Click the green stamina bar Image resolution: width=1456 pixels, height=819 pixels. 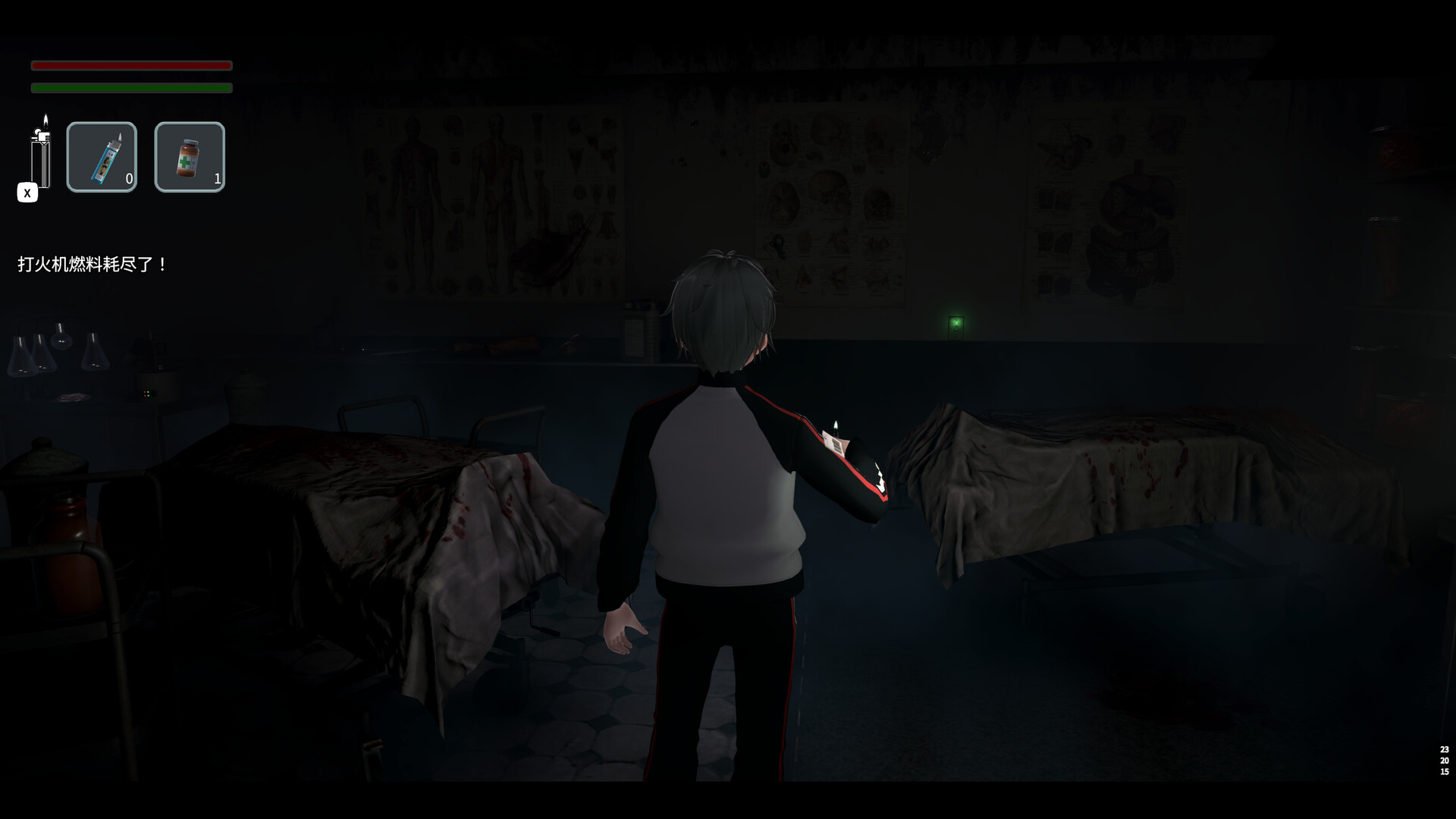[x=130, y=88]
